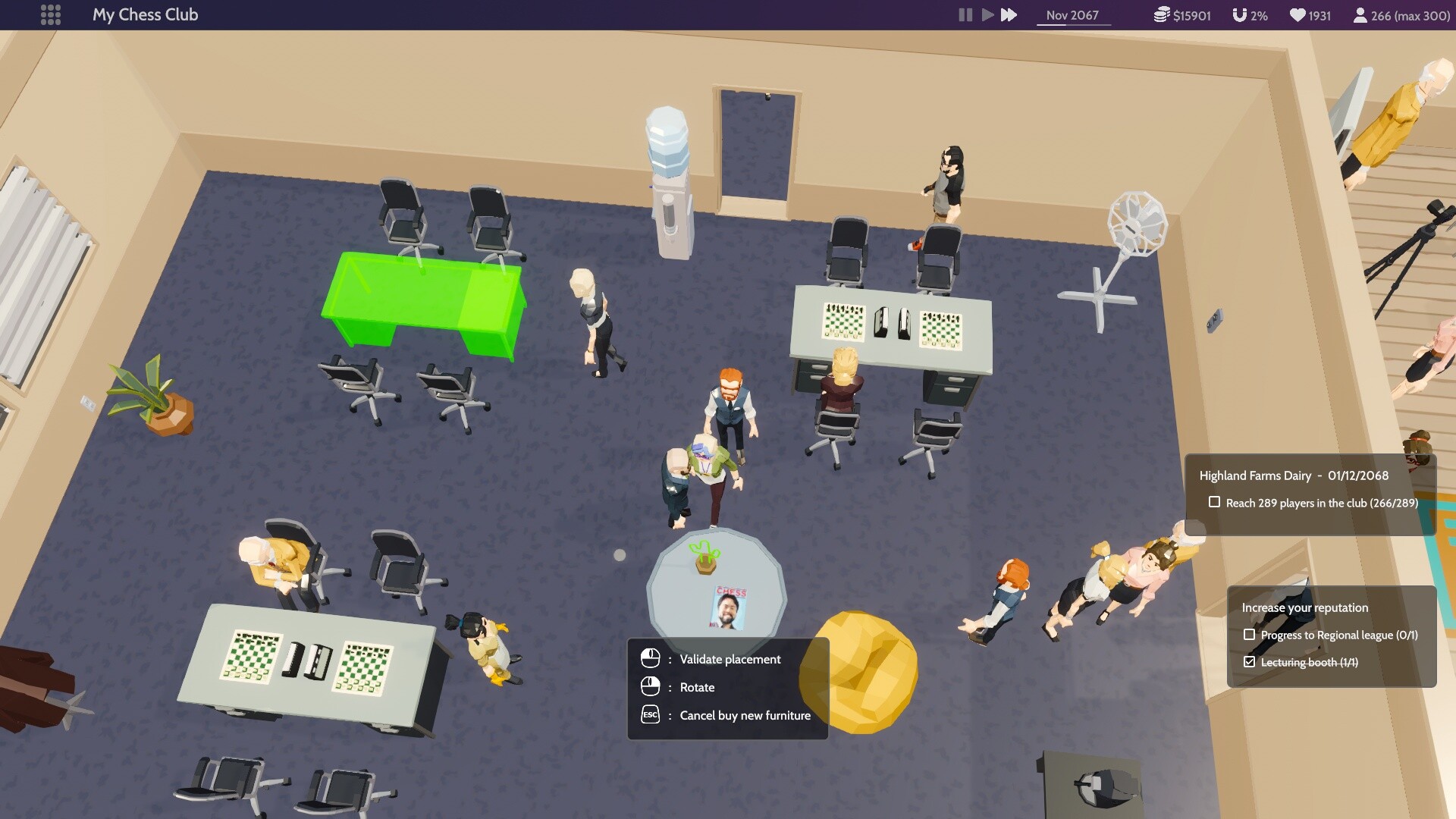The height and width of the screenshot is (819, 1456).
Task: Click the player count icon 266 (max 300)
Action: click(x=1361, y=14)
